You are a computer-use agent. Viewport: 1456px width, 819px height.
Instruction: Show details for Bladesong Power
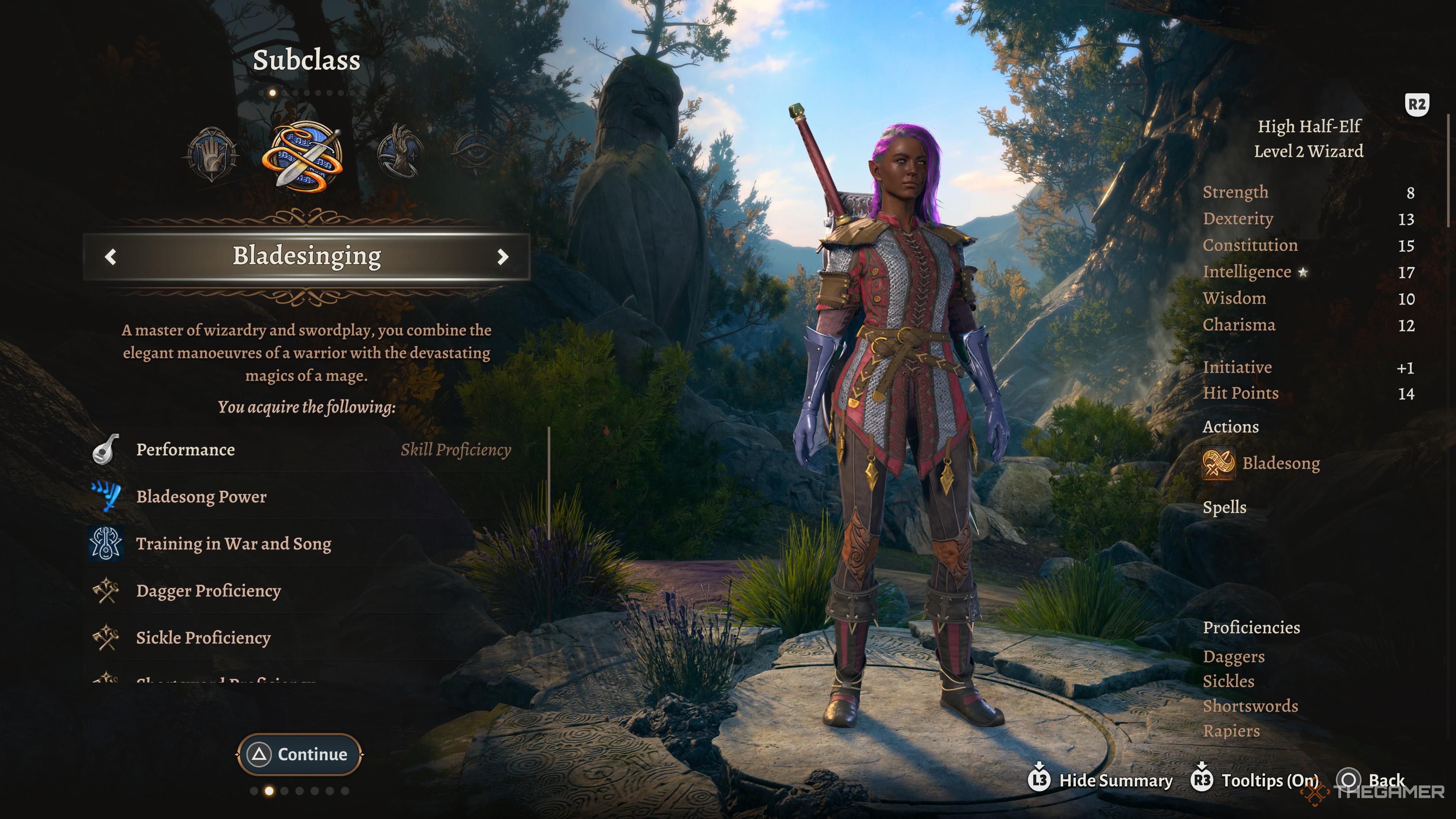[201, 497]
